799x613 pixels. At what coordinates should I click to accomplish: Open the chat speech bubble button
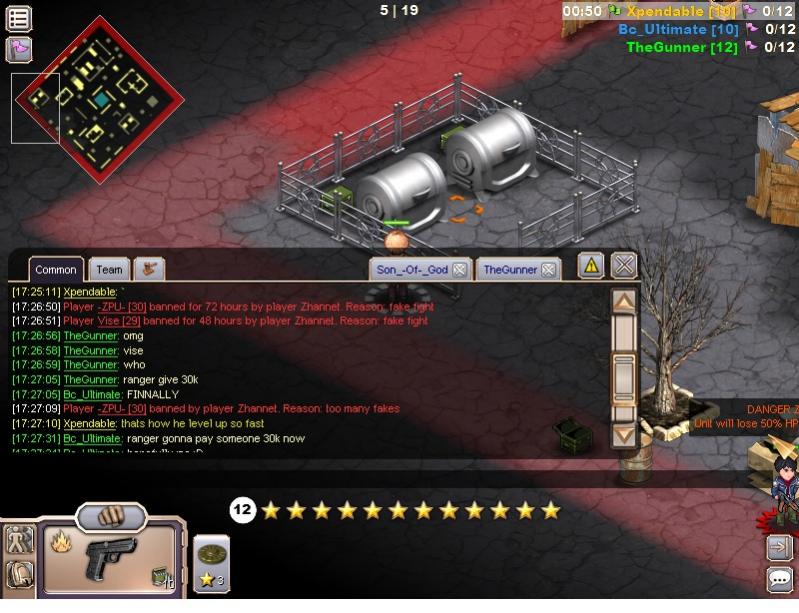click(779, 579)
